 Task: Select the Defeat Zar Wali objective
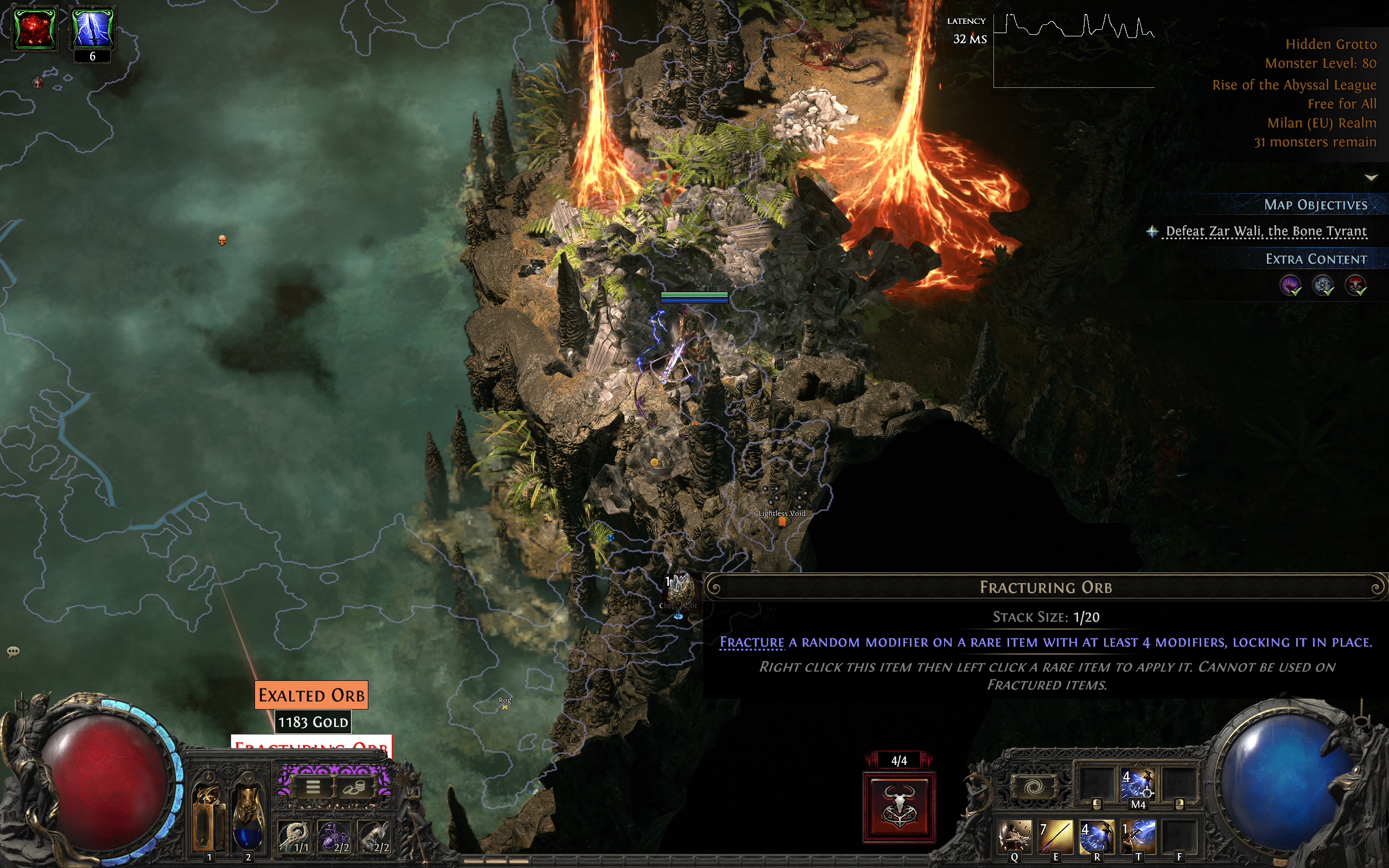[1266, 231]
